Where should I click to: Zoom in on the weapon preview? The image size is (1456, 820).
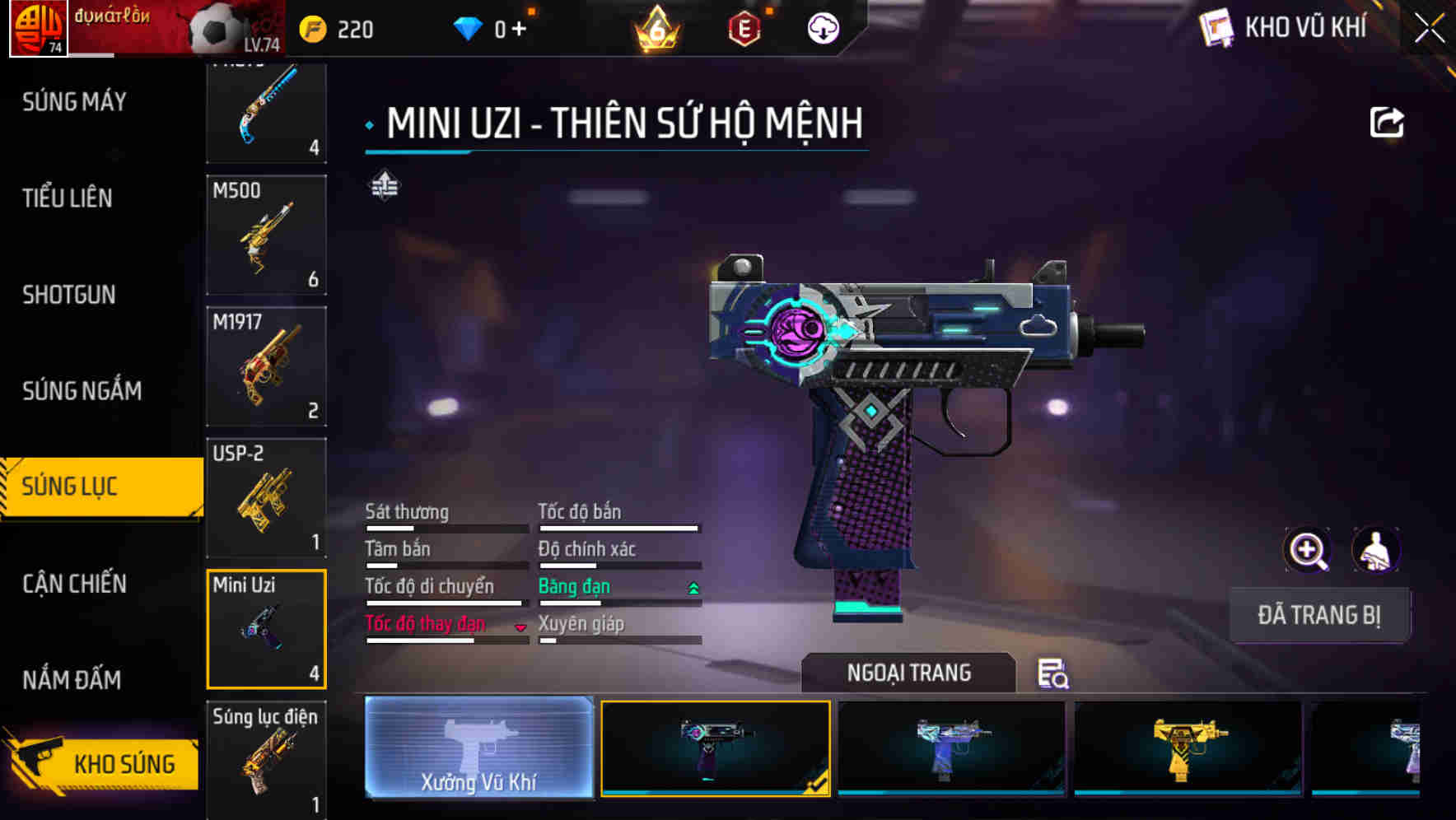1308,550
